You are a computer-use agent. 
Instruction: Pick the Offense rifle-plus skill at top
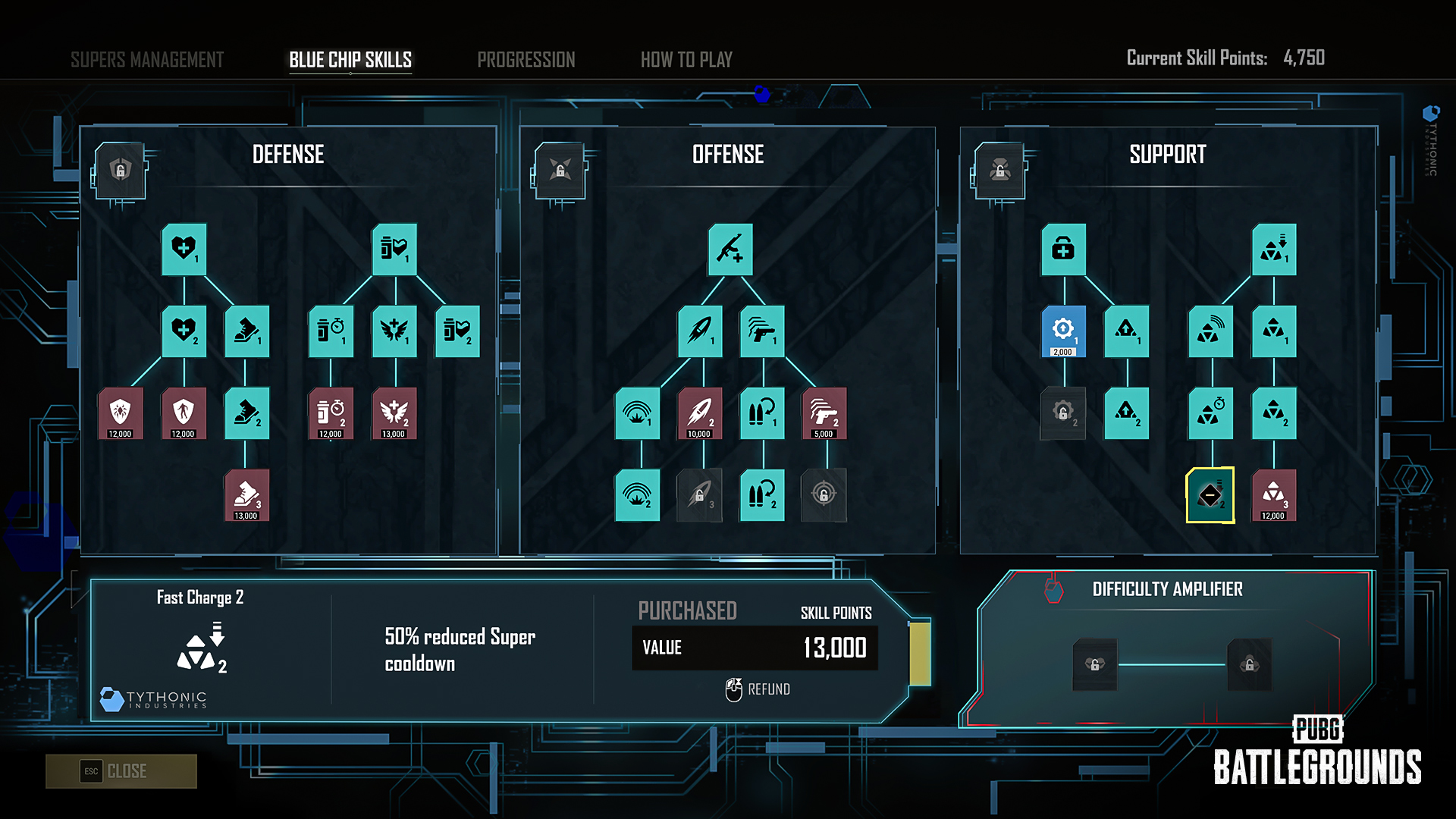coord(730,249)
